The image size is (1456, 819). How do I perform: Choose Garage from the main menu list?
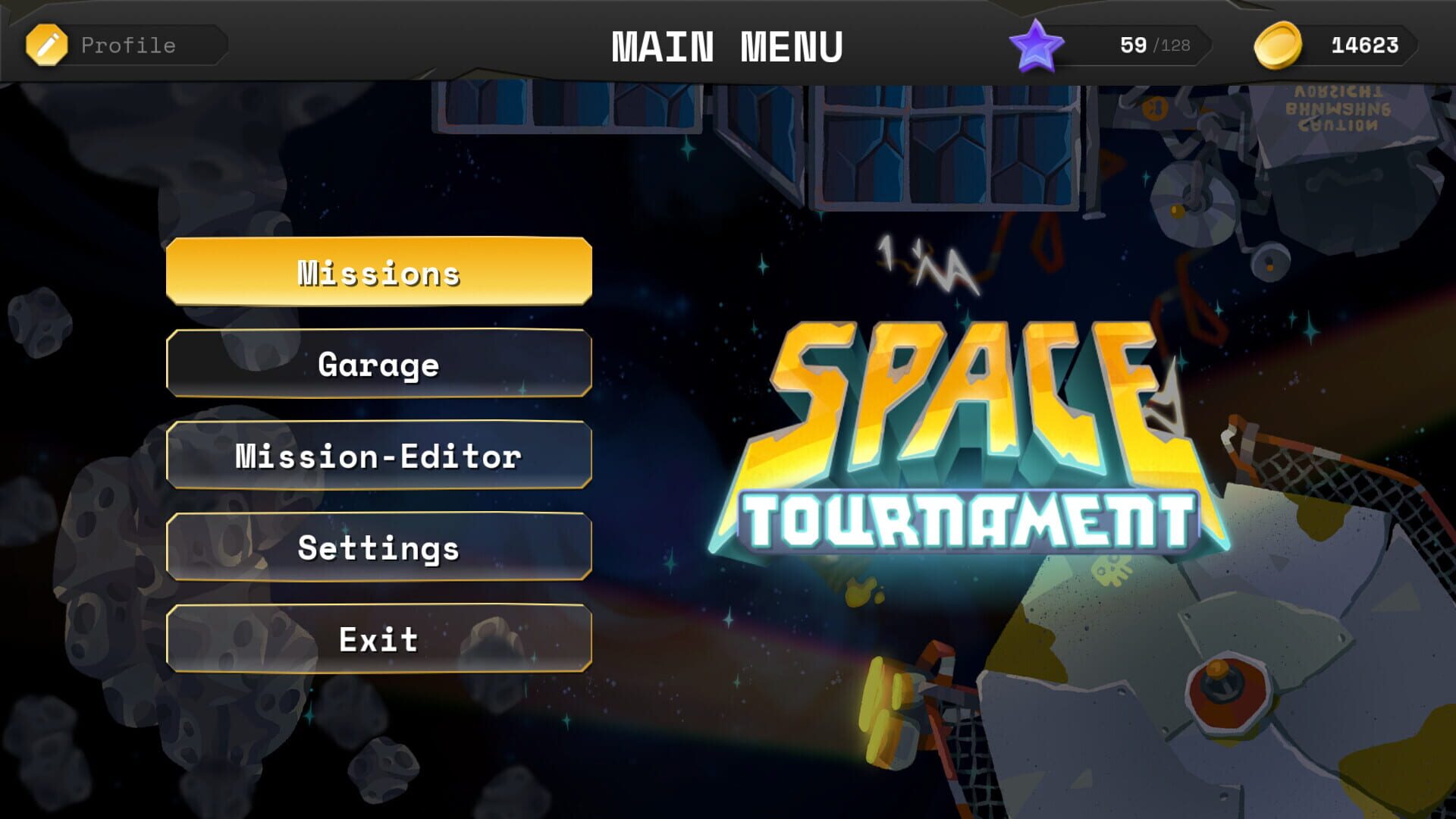378,364
